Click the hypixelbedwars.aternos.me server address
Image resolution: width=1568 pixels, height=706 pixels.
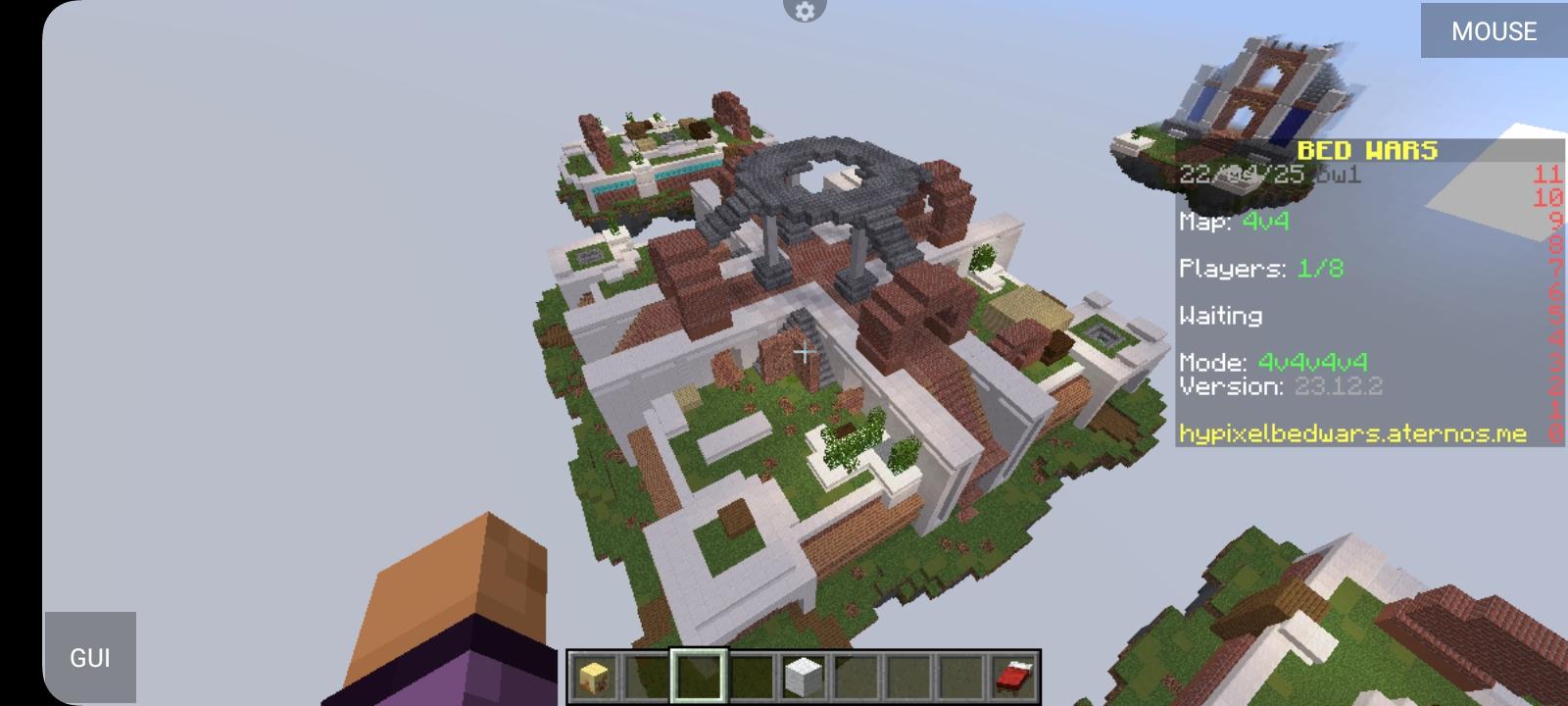pyautogui.click(x=1352, y=432)
